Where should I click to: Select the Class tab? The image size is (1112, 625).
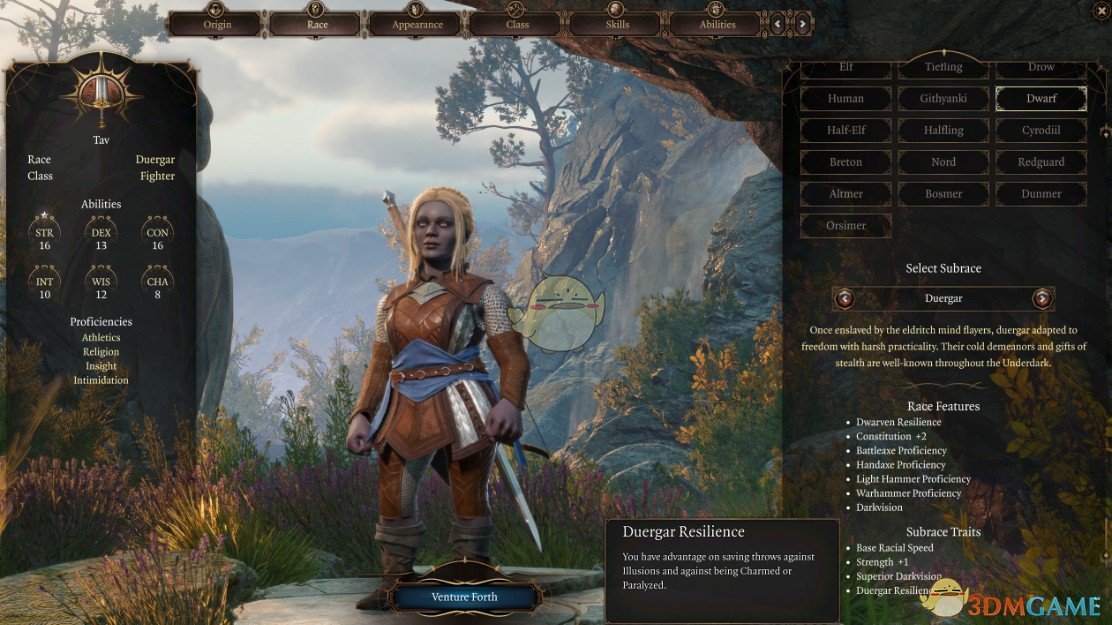517,24
